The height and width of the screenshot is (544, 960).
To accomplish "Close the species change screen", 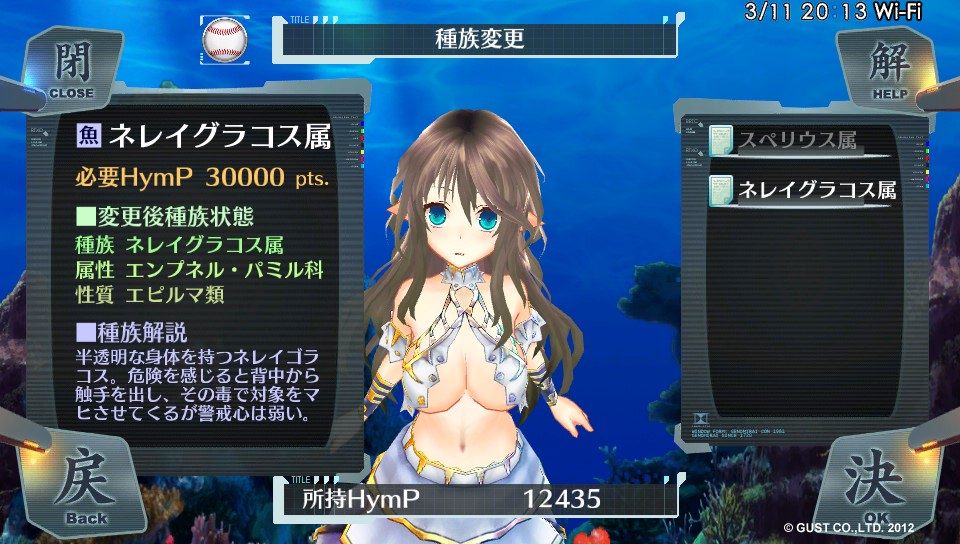I will point(72,67).
